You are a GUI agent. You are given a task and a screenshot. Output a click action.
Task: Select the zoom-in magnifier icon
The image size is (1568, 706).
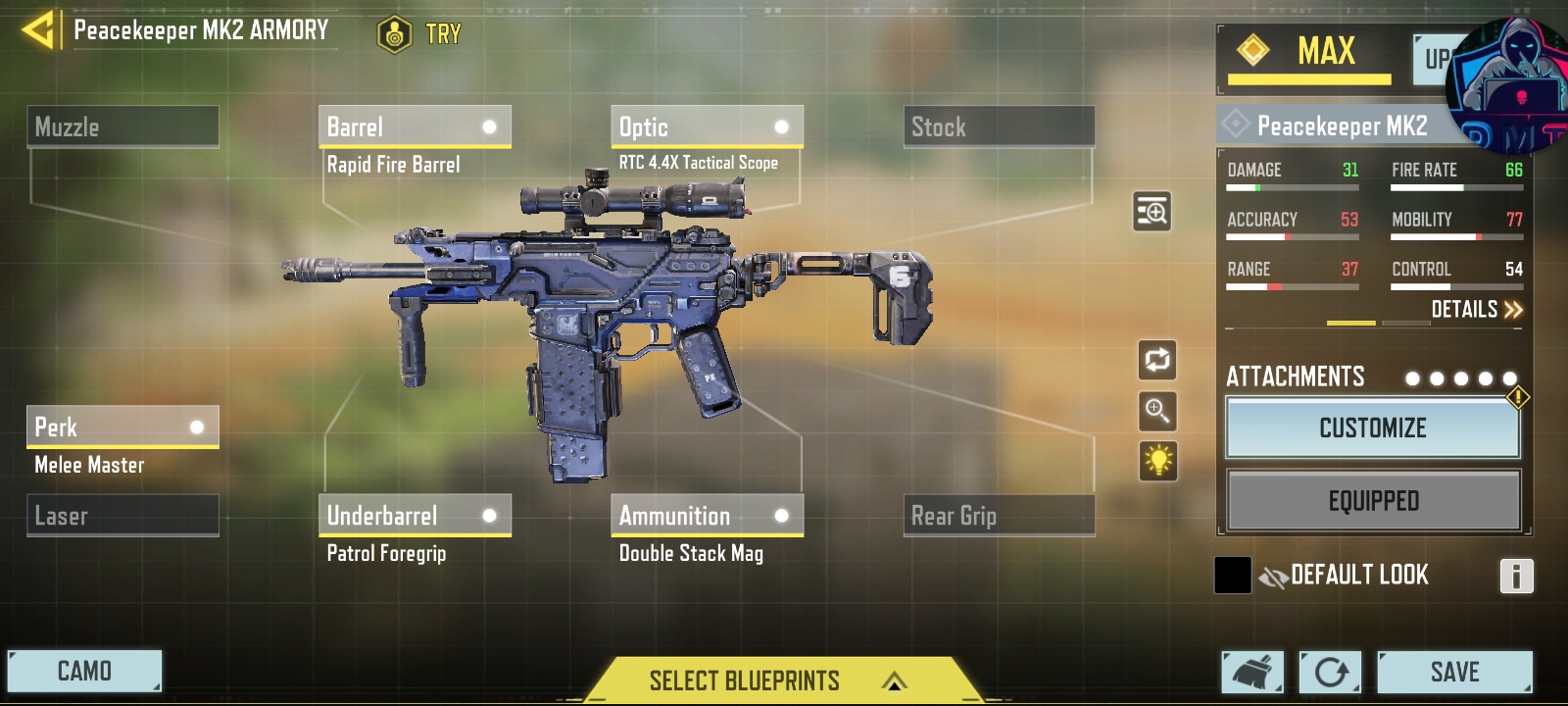[x=1157, y=413]
